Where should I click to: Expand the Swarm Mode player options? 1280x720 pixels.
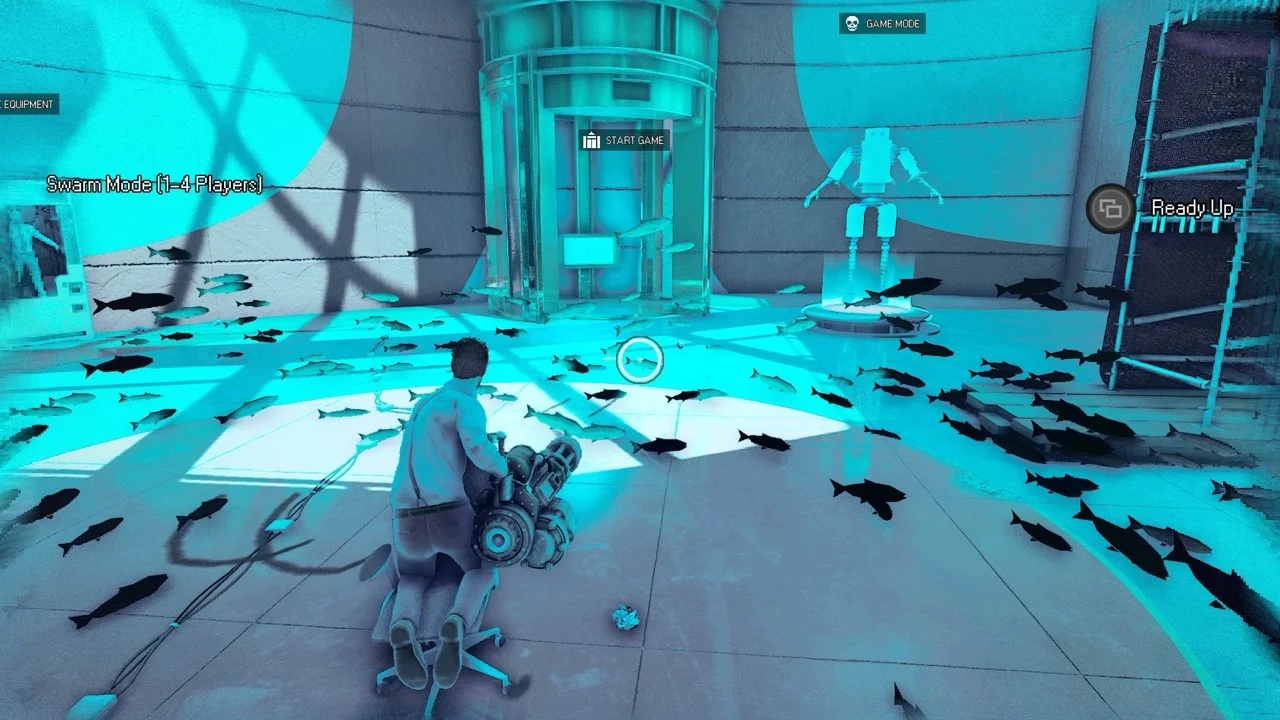(x=153, y=184)
